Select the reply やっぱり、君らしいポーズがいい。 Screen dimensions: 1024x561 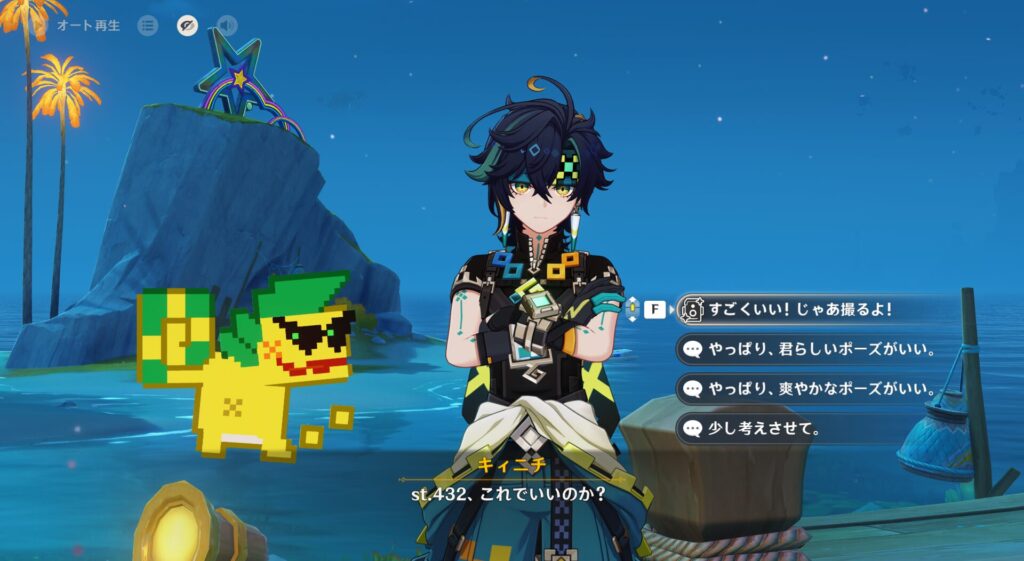[x=808, y=350]
